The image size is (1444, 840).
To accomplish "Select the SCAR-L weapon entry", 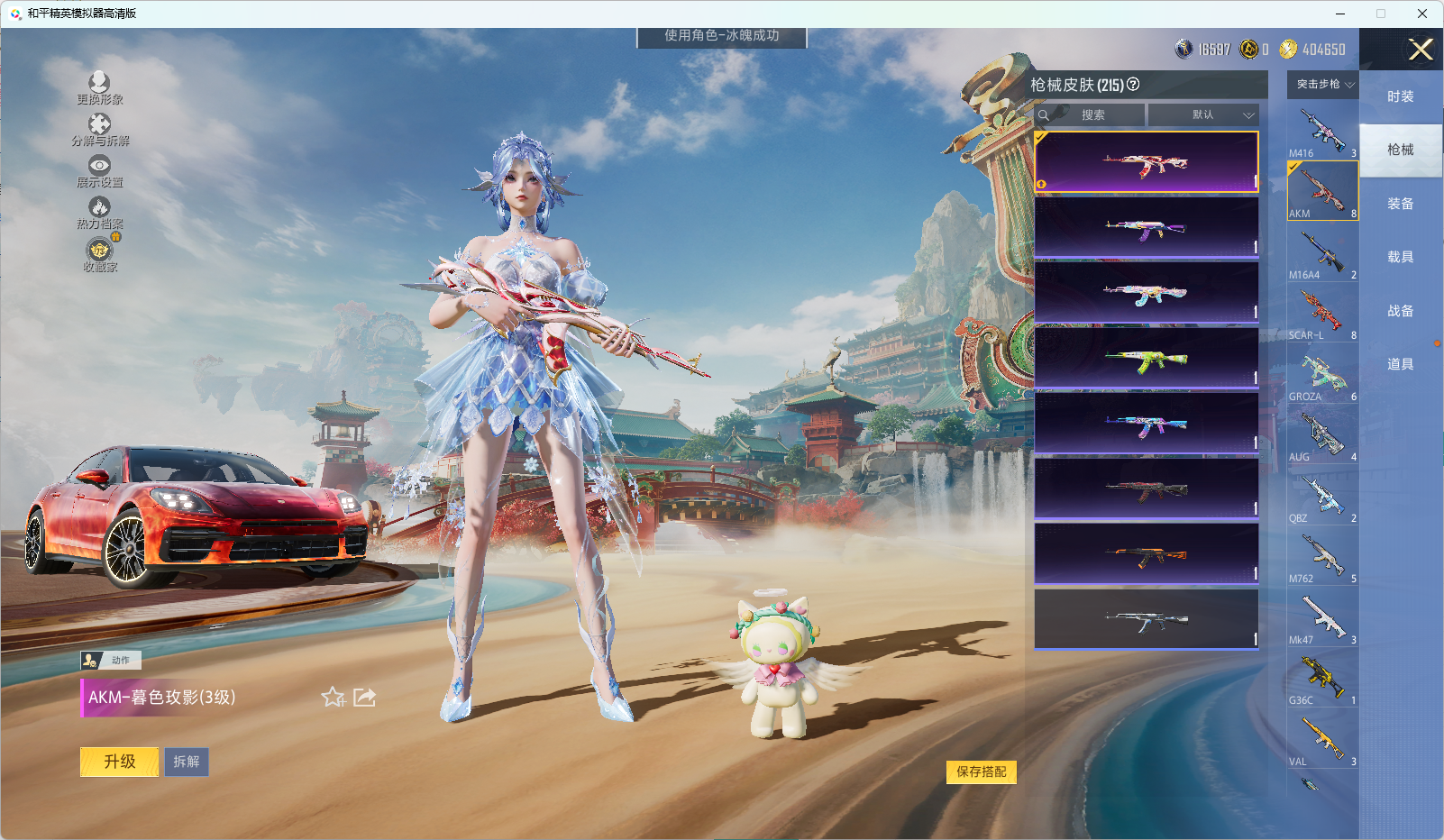I will (1322, 314).
